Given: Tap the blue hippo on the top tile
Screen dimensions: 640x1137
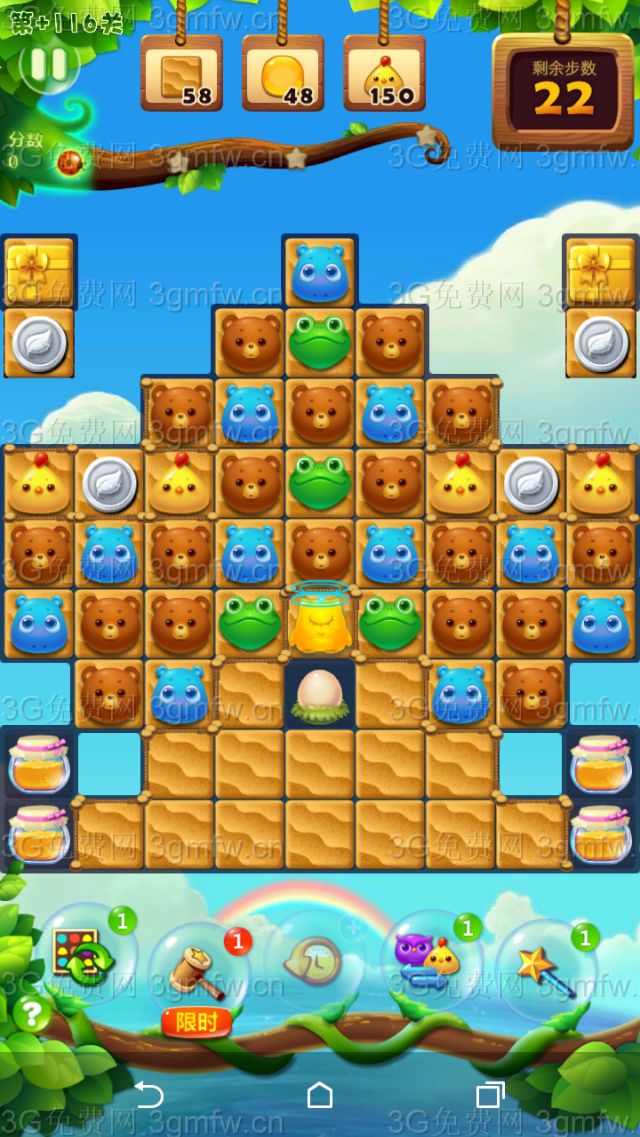Looking at the screenshot, I should (x=320, y=272).
